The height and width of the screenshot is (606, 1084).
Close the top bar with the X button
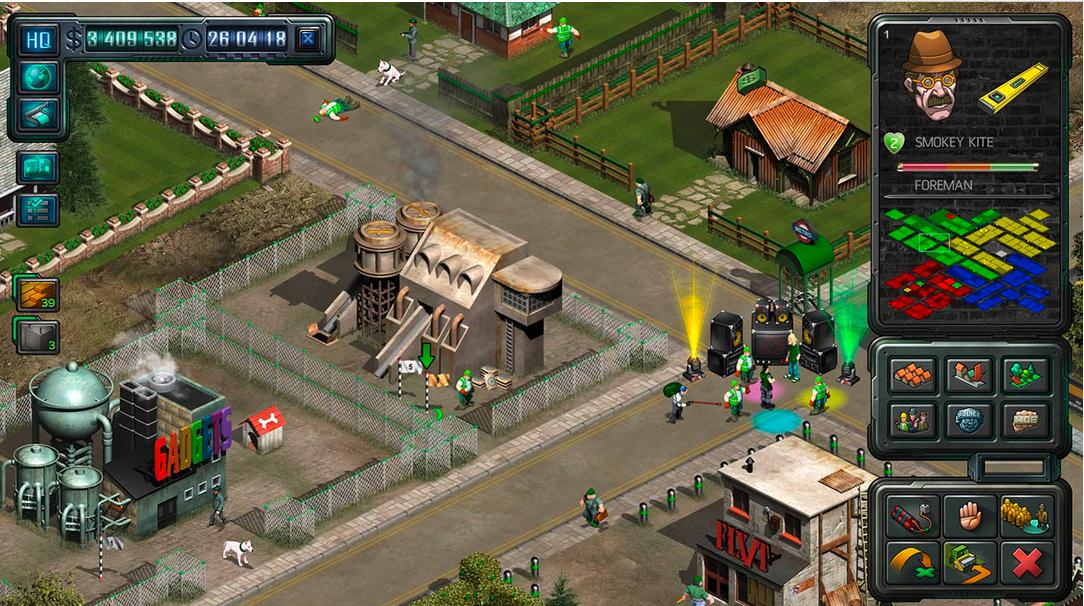pos(309,39)
